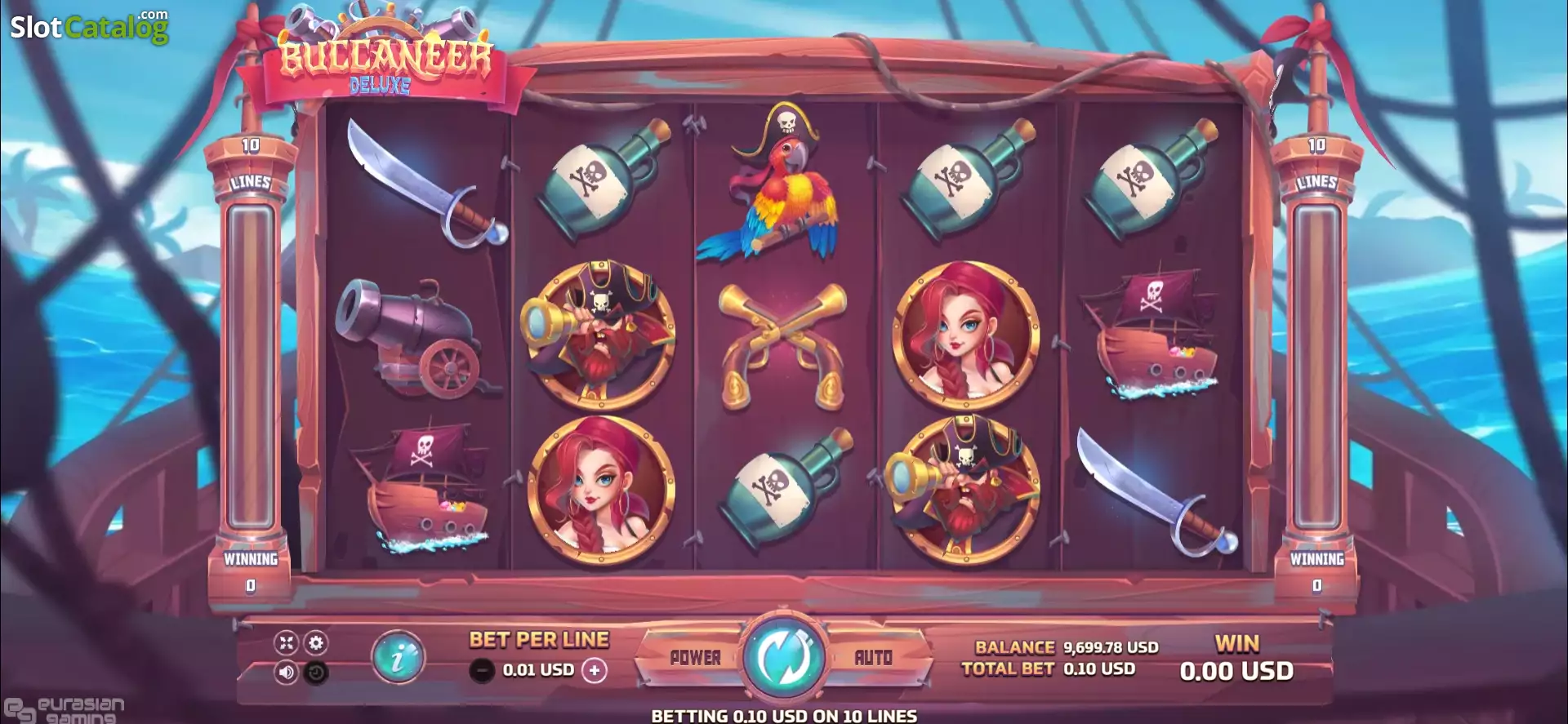Increase bet per line with the plus icon
This screenshot has height=724, width=1568.
pos(595,670)
